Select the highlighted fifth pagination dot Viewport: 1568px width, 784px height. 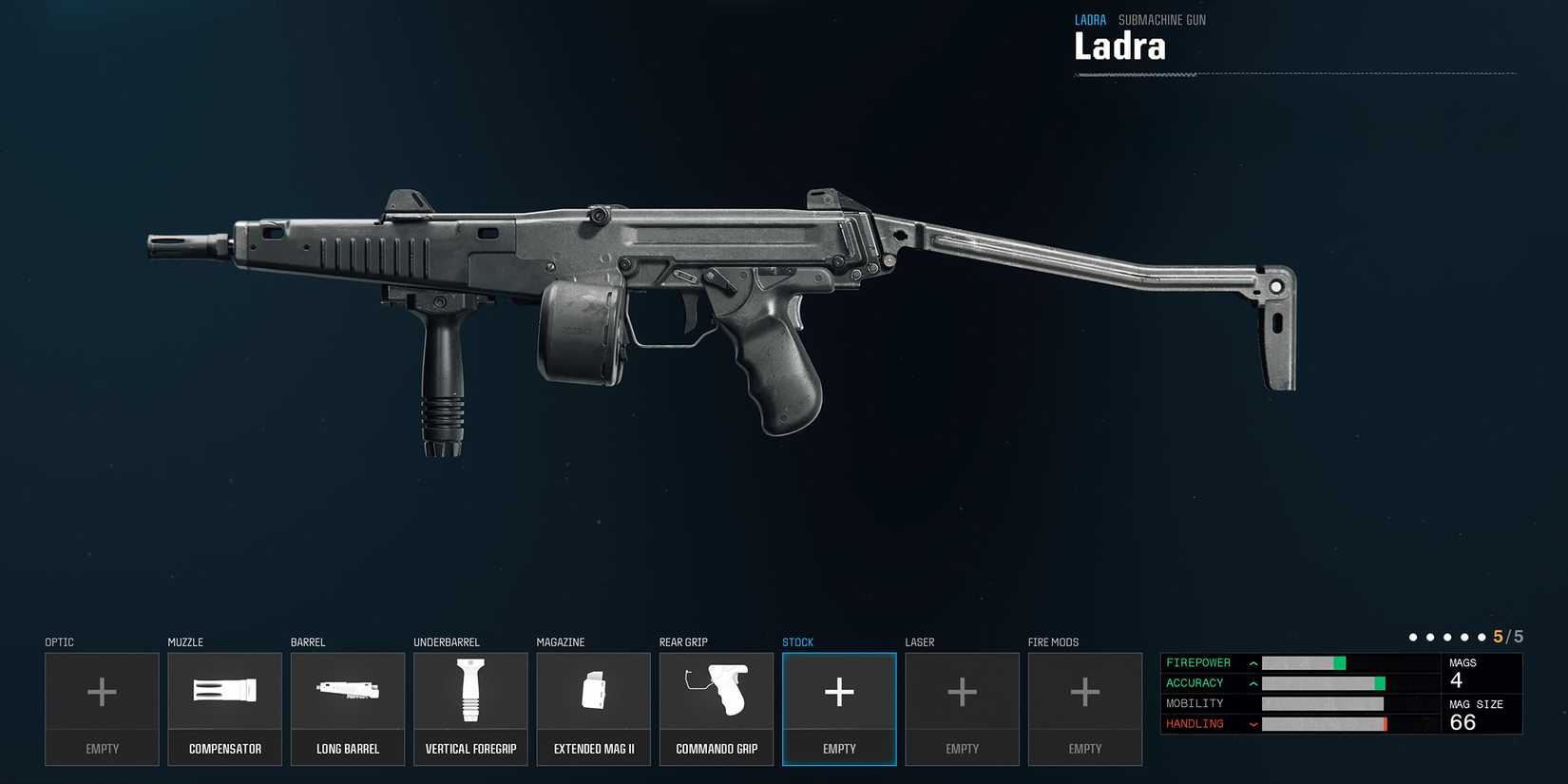tap(1483, 637)
